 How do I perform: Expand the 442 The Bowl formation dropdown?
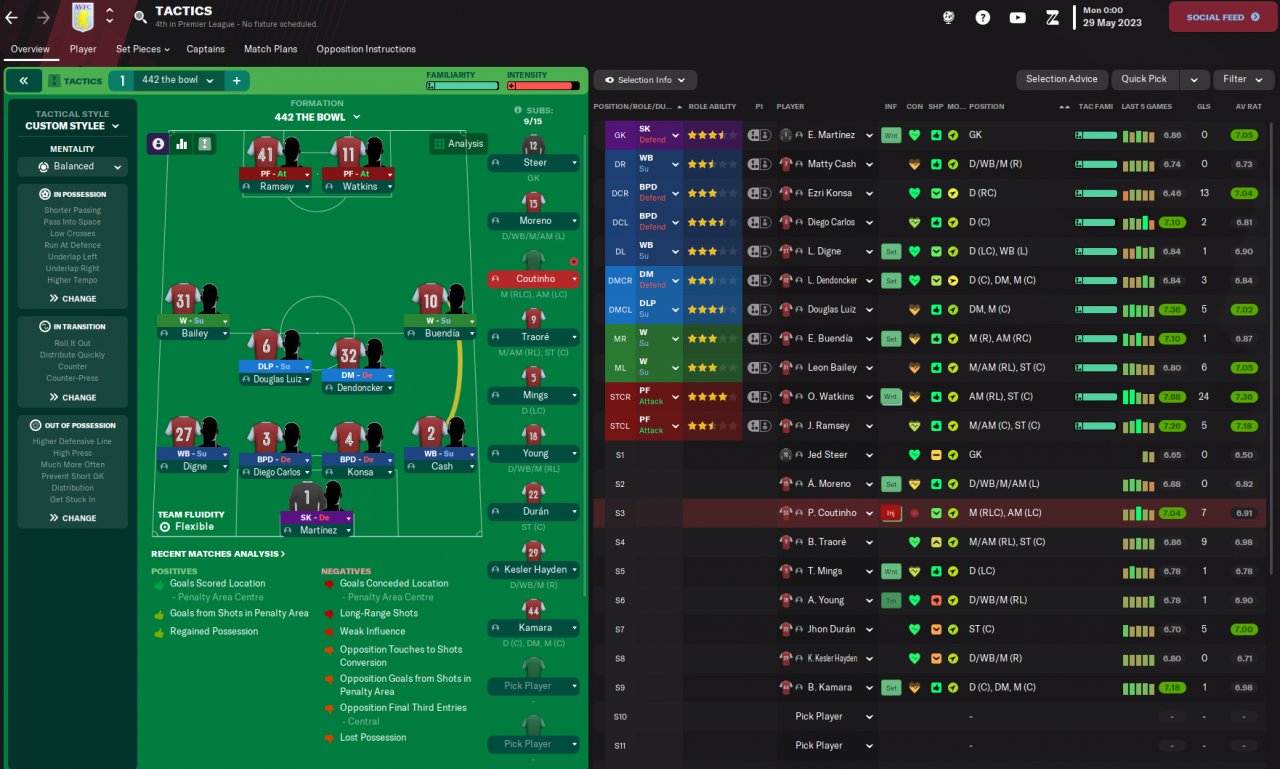(x=317, y=117)
